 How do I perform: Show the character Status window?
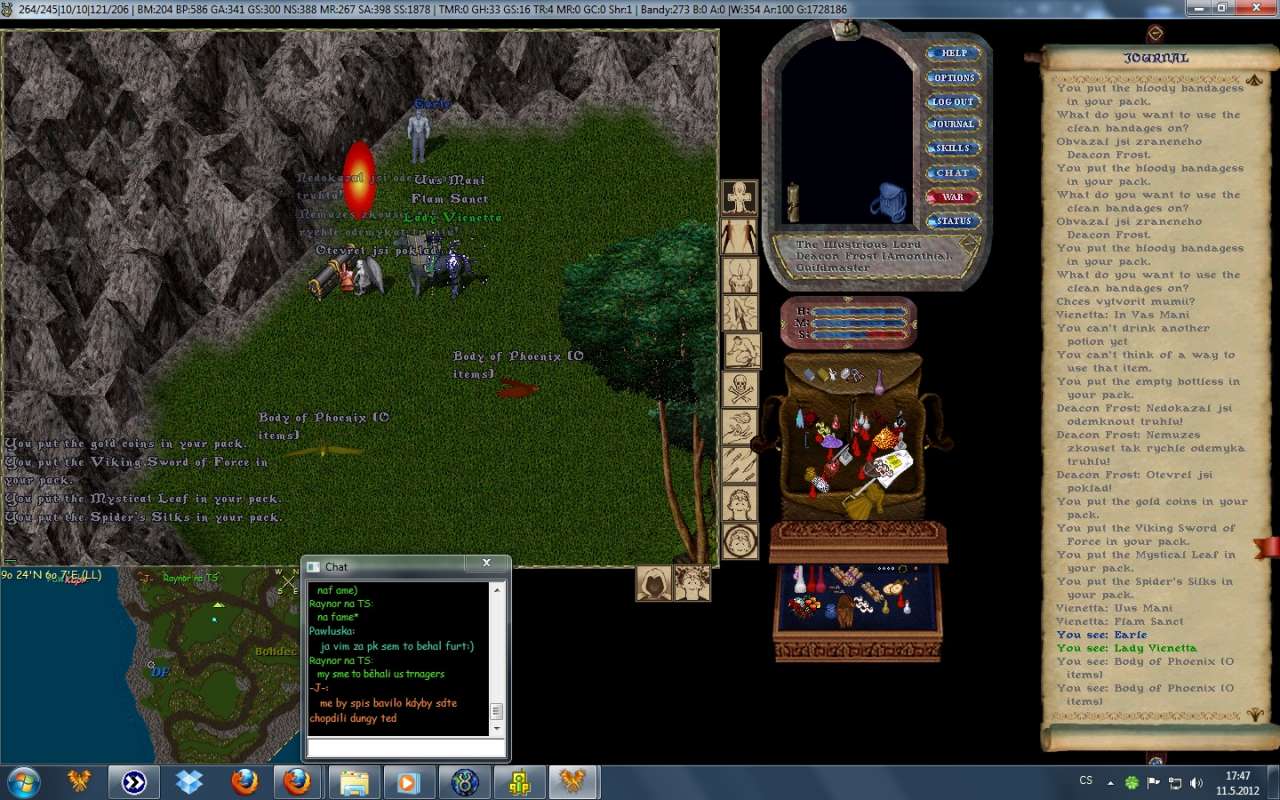(953, 221)
